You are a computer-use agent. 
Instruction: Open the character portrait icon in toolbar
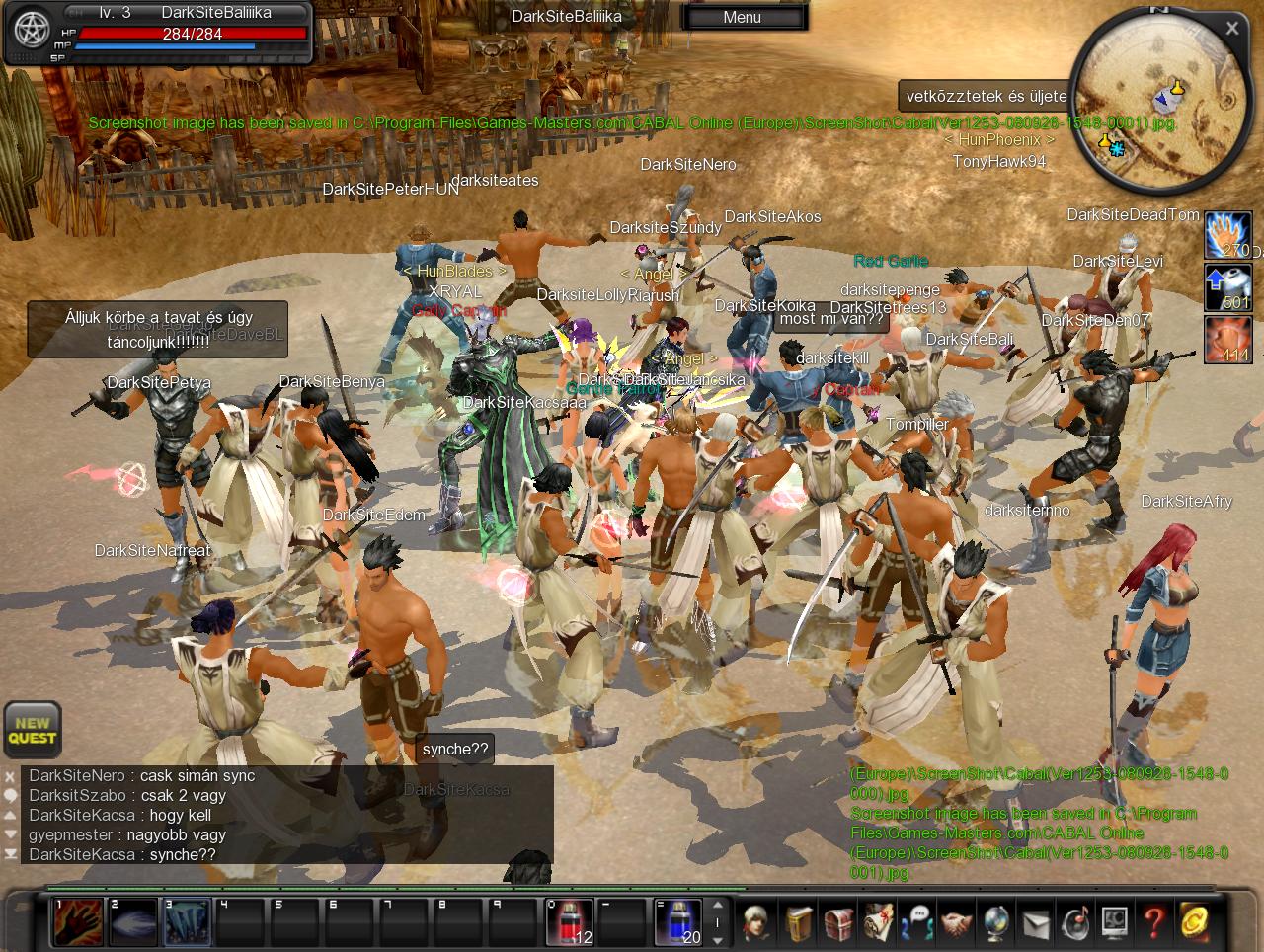pos(757,922)
